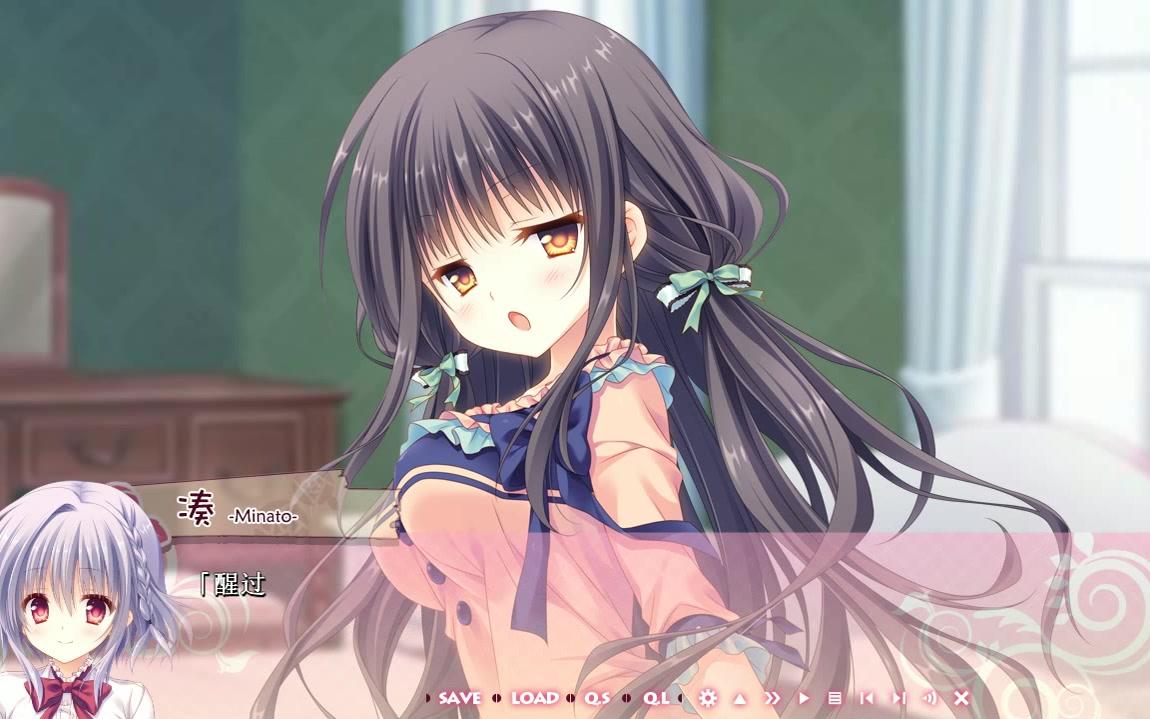Start auto-play with the play triangle

pyautogui.click(x=803, y=698)
